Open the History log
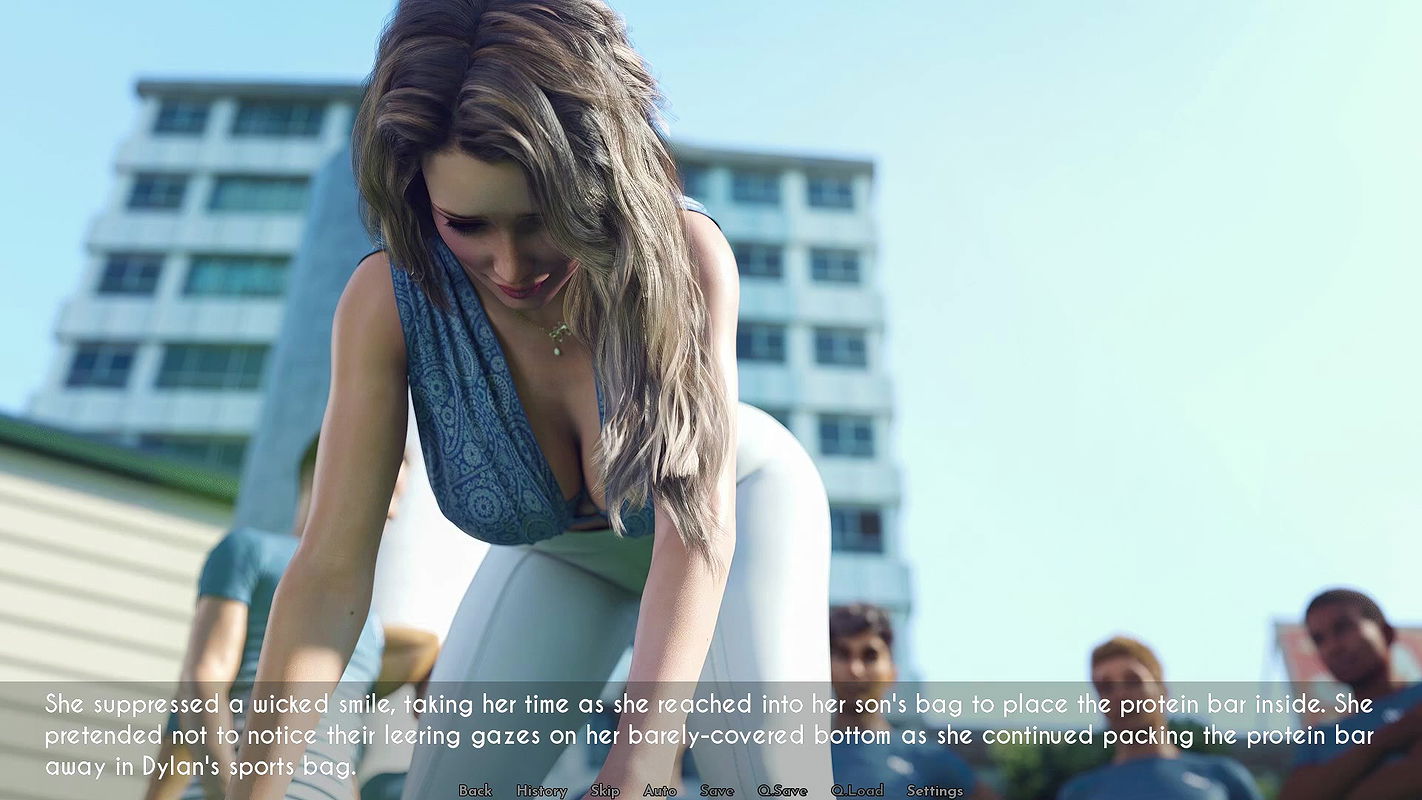This screenshot has height=800, width=1422. tap(541, 790)
